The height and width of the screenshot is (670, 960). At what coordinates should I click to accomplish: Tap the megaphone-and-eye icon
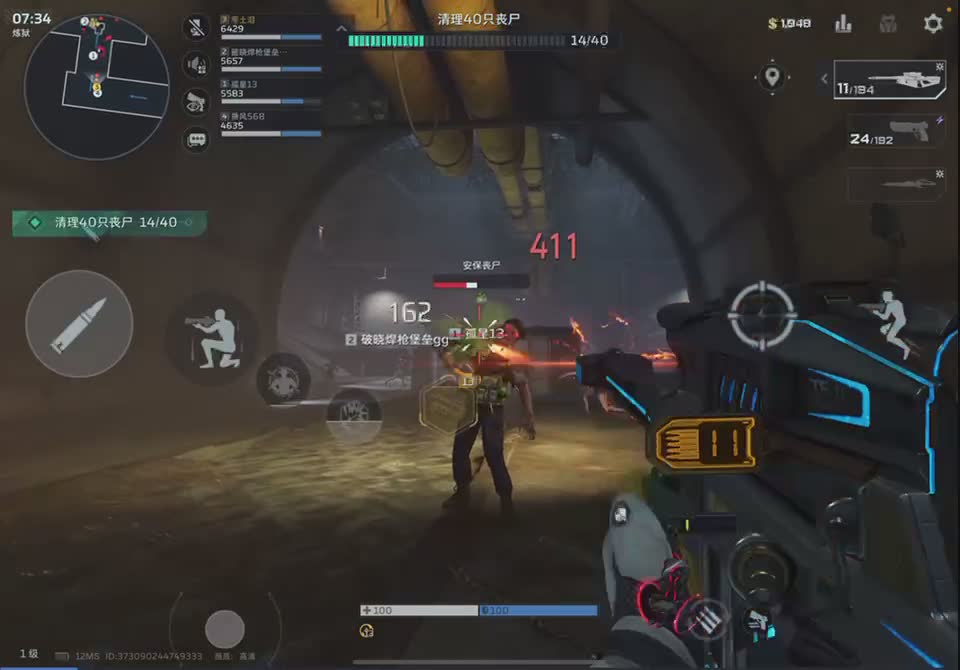[x=196, y=102]
